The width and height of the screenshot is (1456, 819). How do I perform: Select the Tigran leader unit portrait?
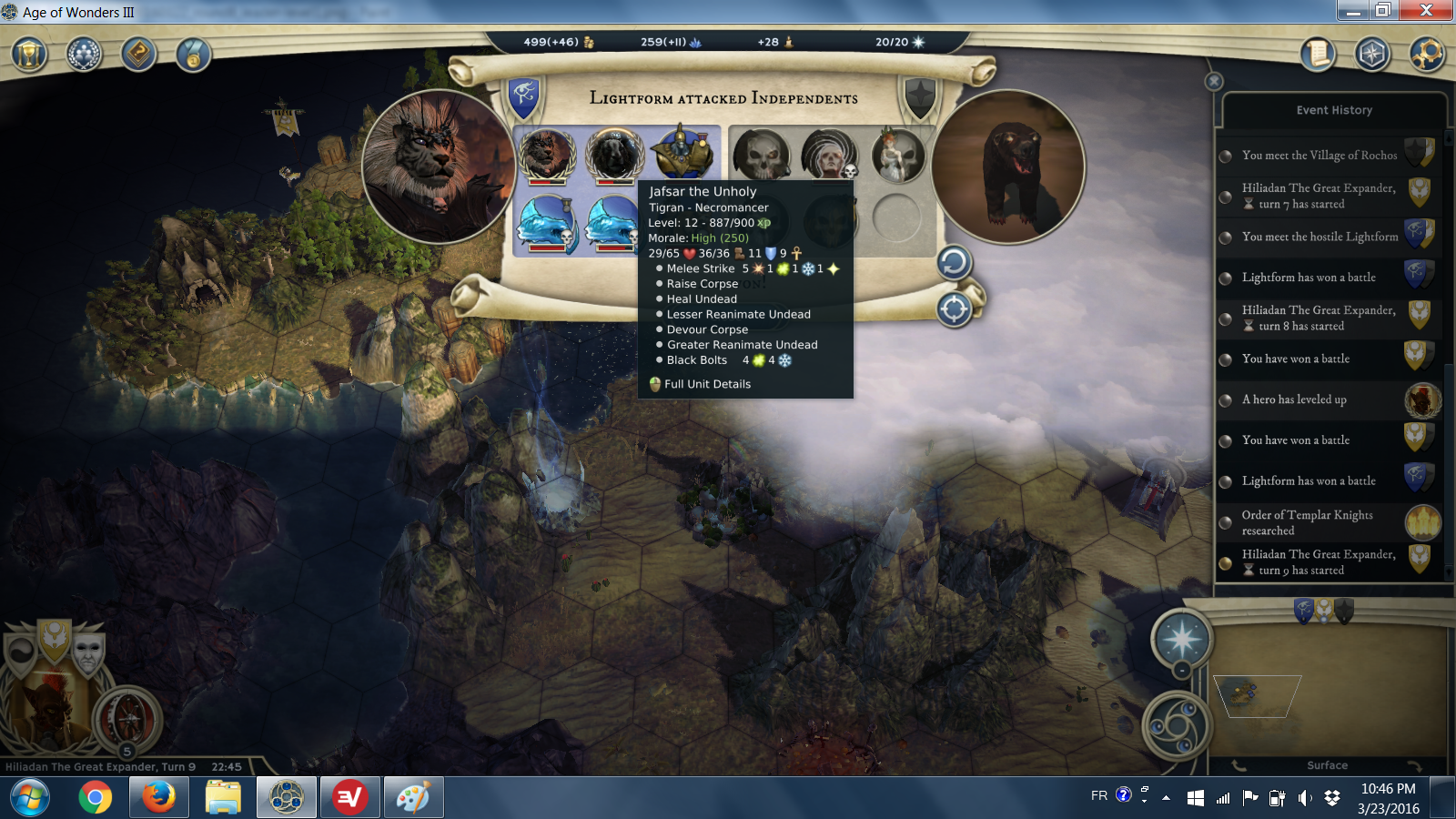point(546,153)
